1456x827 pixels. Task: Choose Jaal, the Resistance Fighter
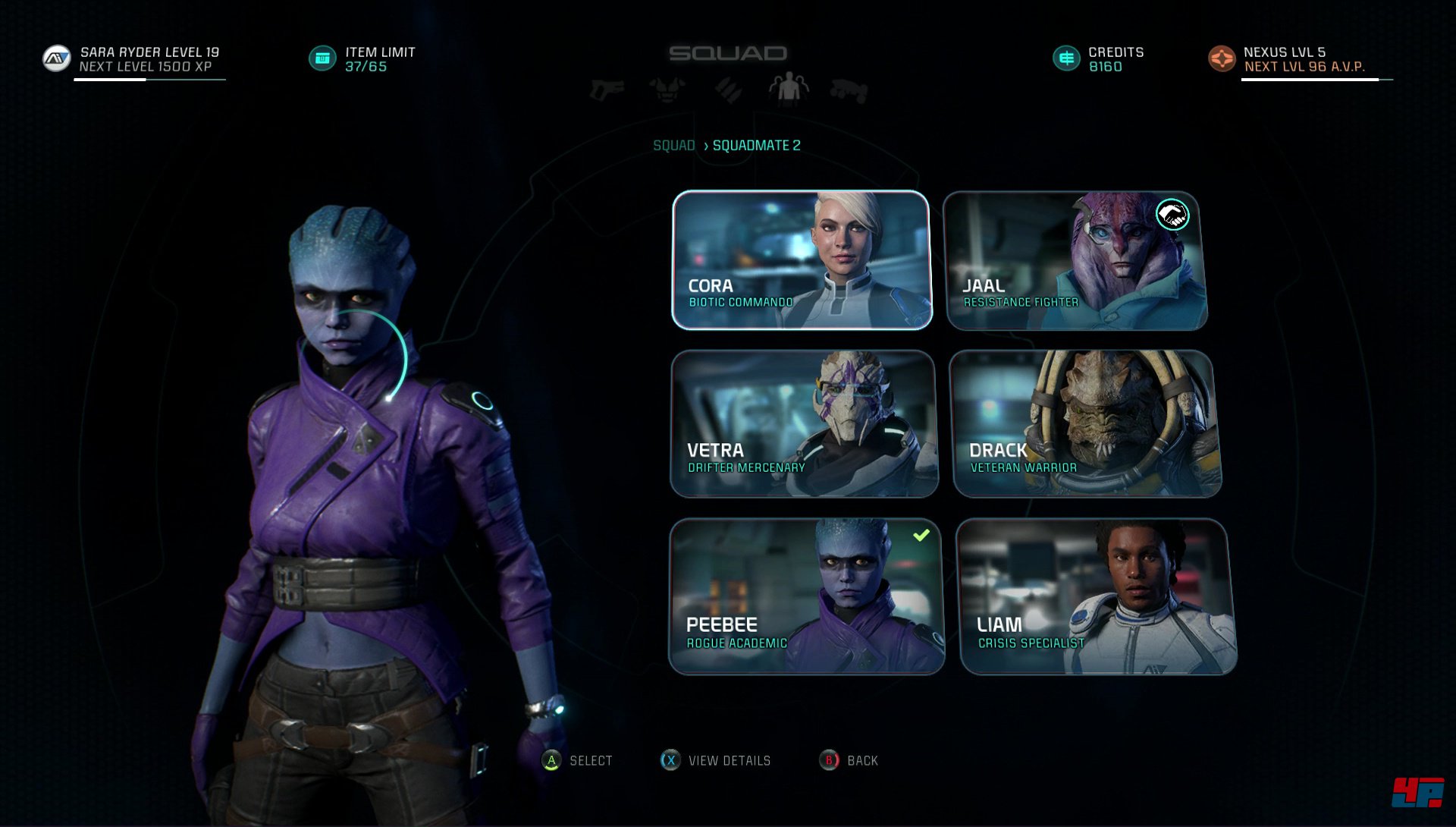coord(1076,260)
